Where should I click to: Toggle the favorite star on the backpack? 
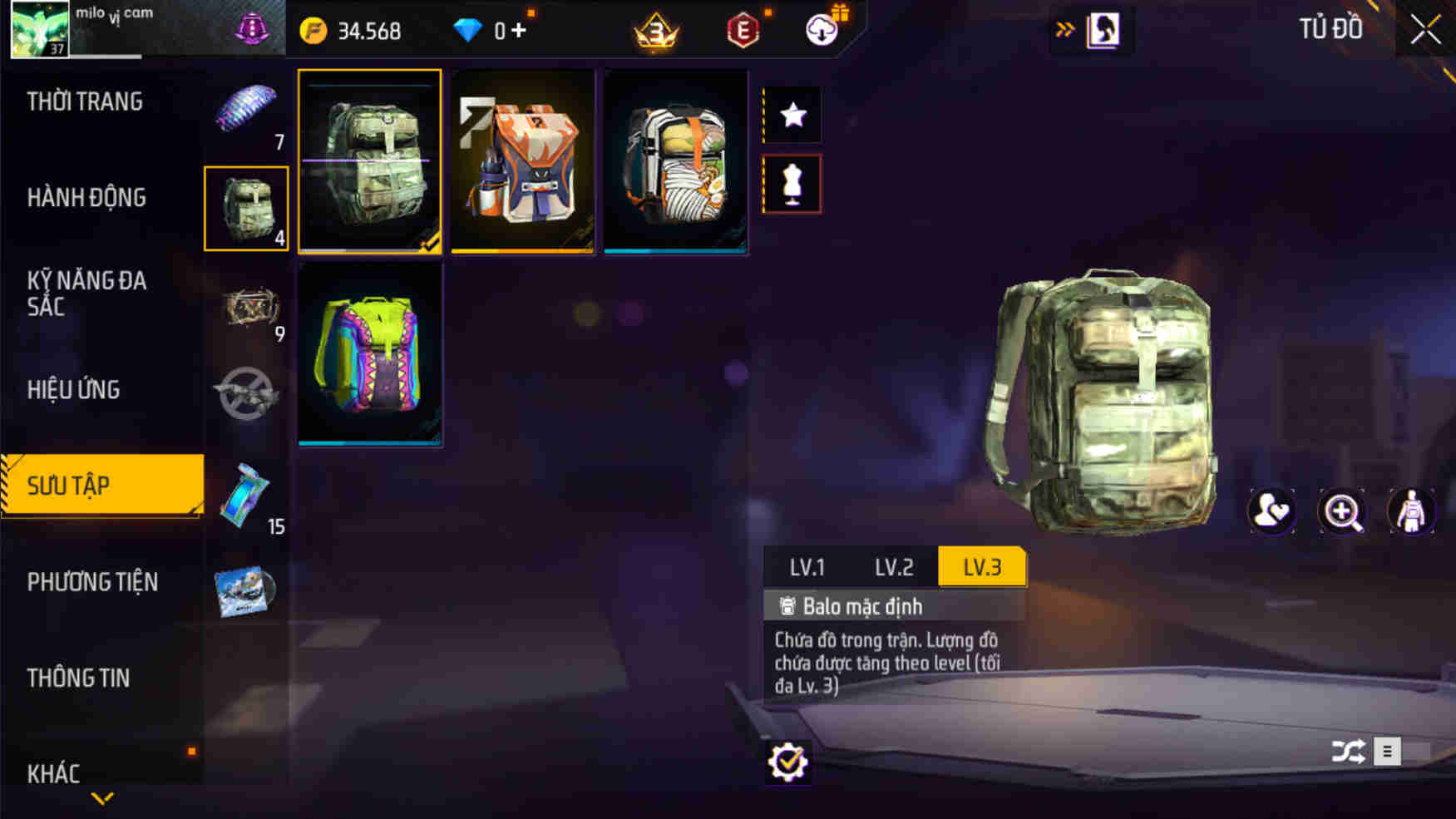(792, 114)
